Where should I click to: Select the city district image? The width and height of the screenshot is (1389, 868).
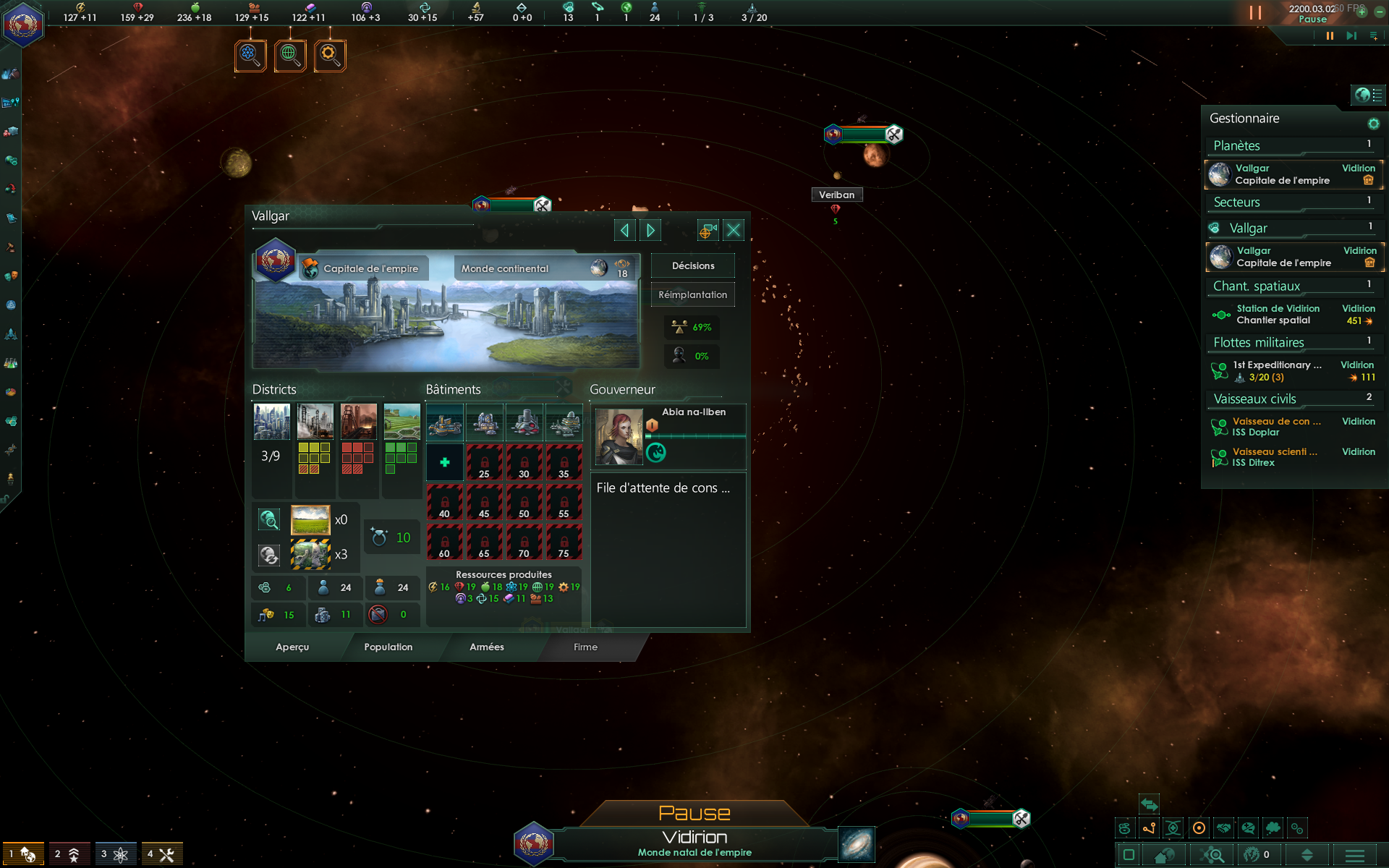click(x=271, y=422)
